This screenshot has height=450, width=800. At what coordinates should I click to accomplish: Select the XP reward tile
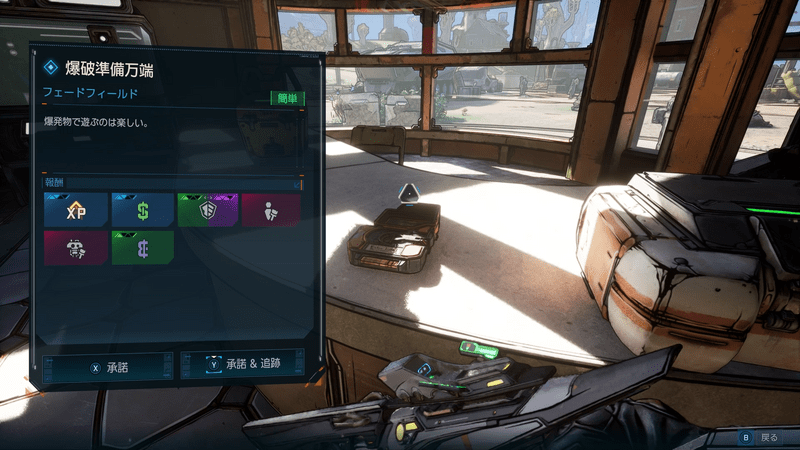(76, 211)
